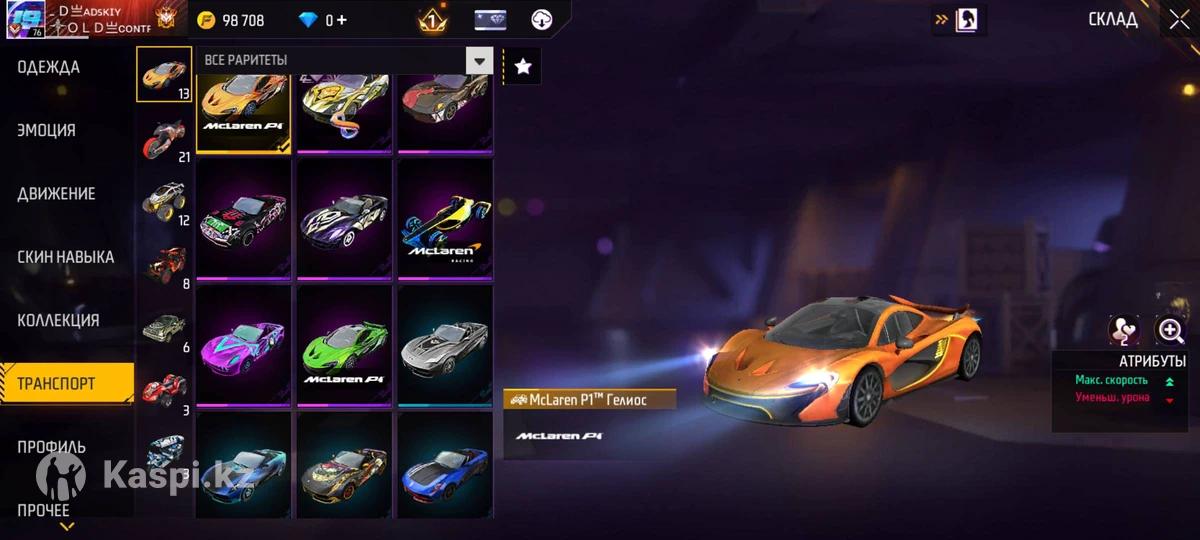The image size is (1200, 540).
Task: Choose the Профиль menu entry
Action: coord(51,447)
